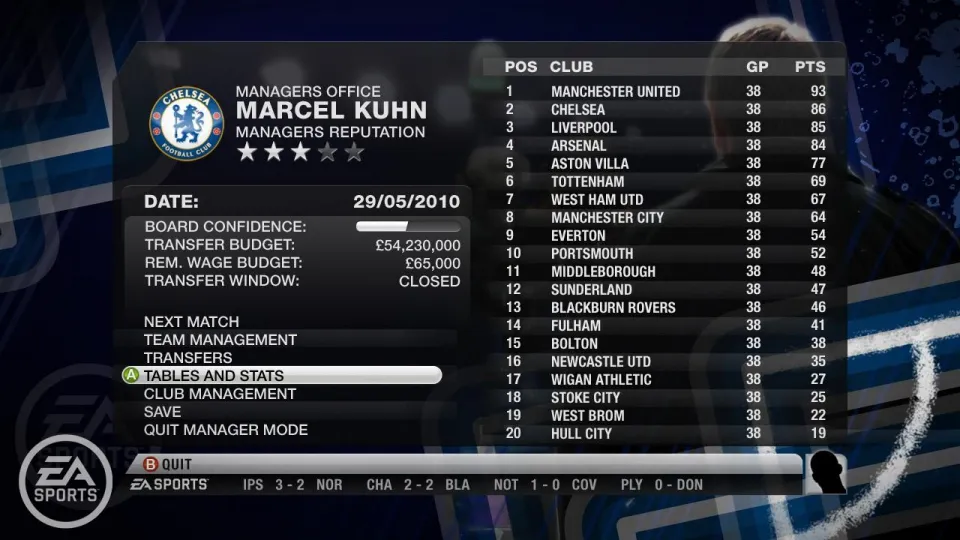Go to the Transfers menu entry

188,358
